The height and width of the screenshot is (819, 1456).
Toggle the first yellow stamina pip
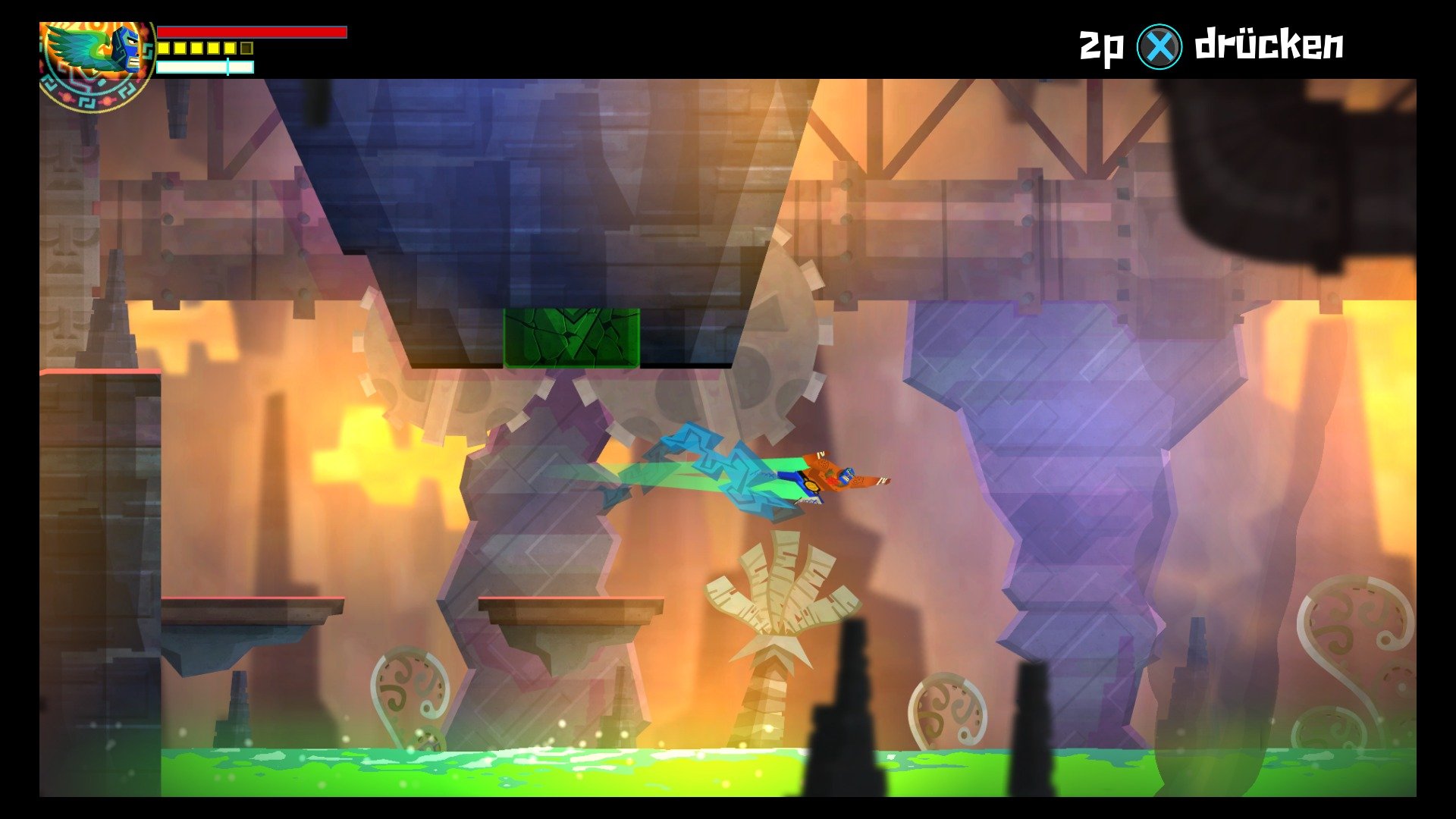(x=163, y=48)
